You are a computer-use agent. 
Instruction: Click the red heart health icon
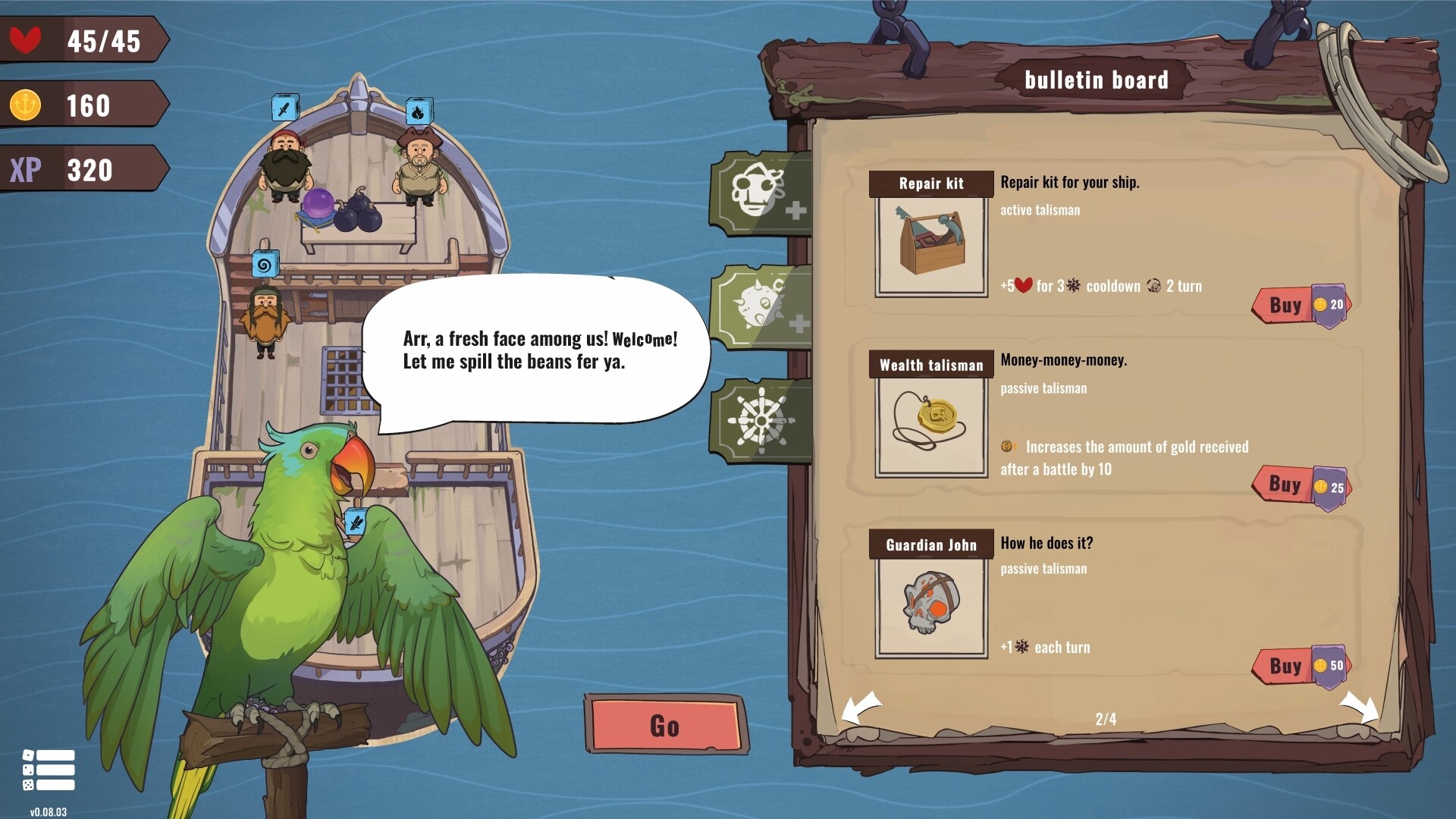pos(25,41)
